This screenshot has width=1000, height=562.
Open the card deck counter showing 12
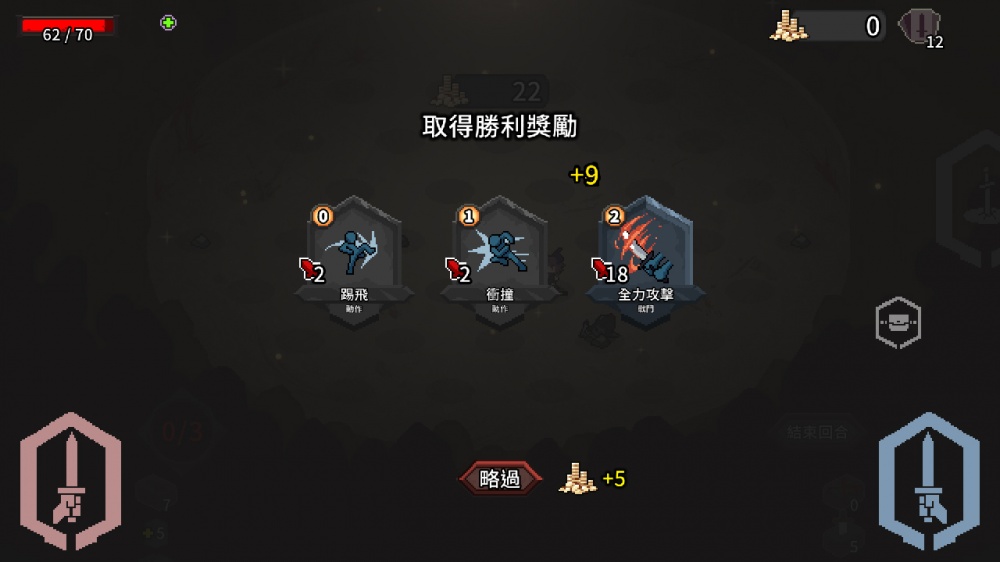920,28
